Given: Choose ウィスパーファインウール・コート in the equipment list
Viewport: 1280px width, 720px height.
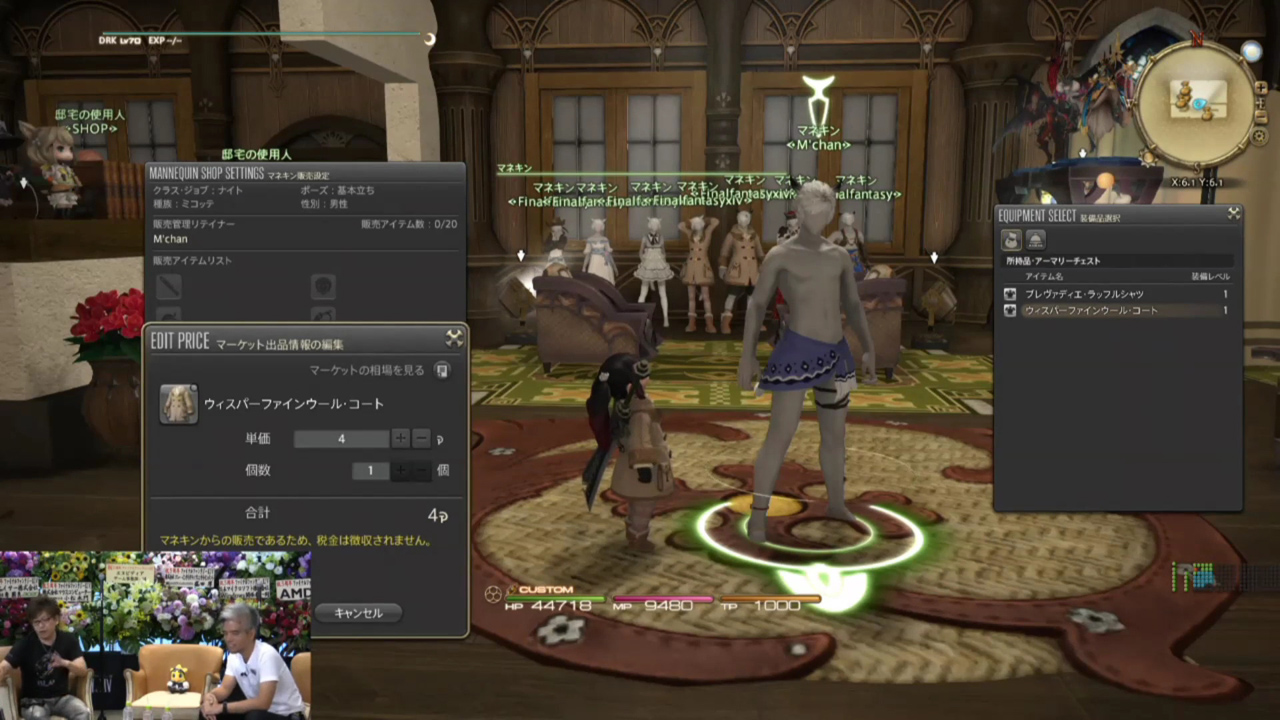Looking at the screenshot, I should (x=1090, y=311).
